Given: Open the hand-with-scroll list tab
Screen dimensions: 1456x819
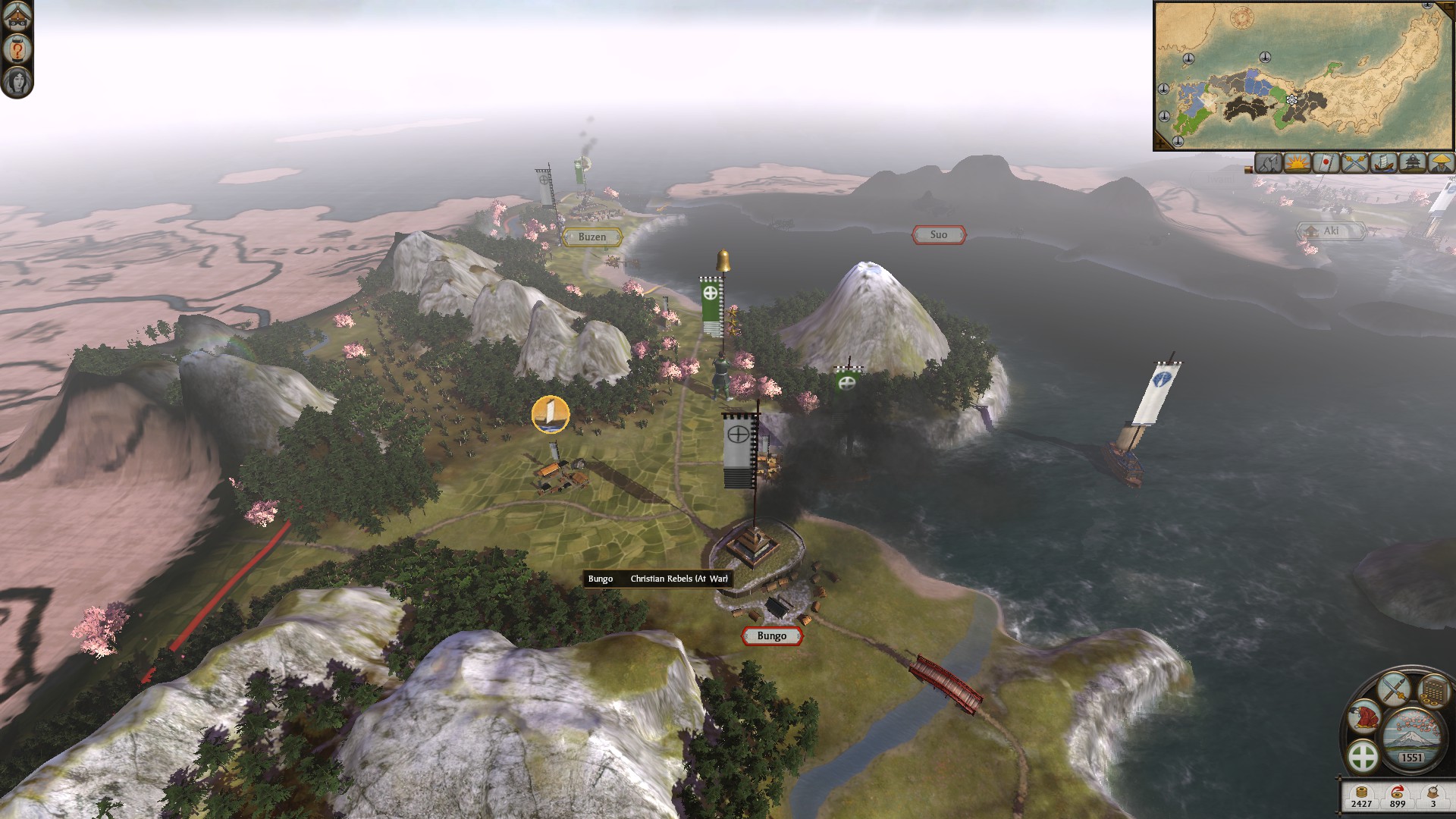Looking at the screenshot, I should 1268,163.
